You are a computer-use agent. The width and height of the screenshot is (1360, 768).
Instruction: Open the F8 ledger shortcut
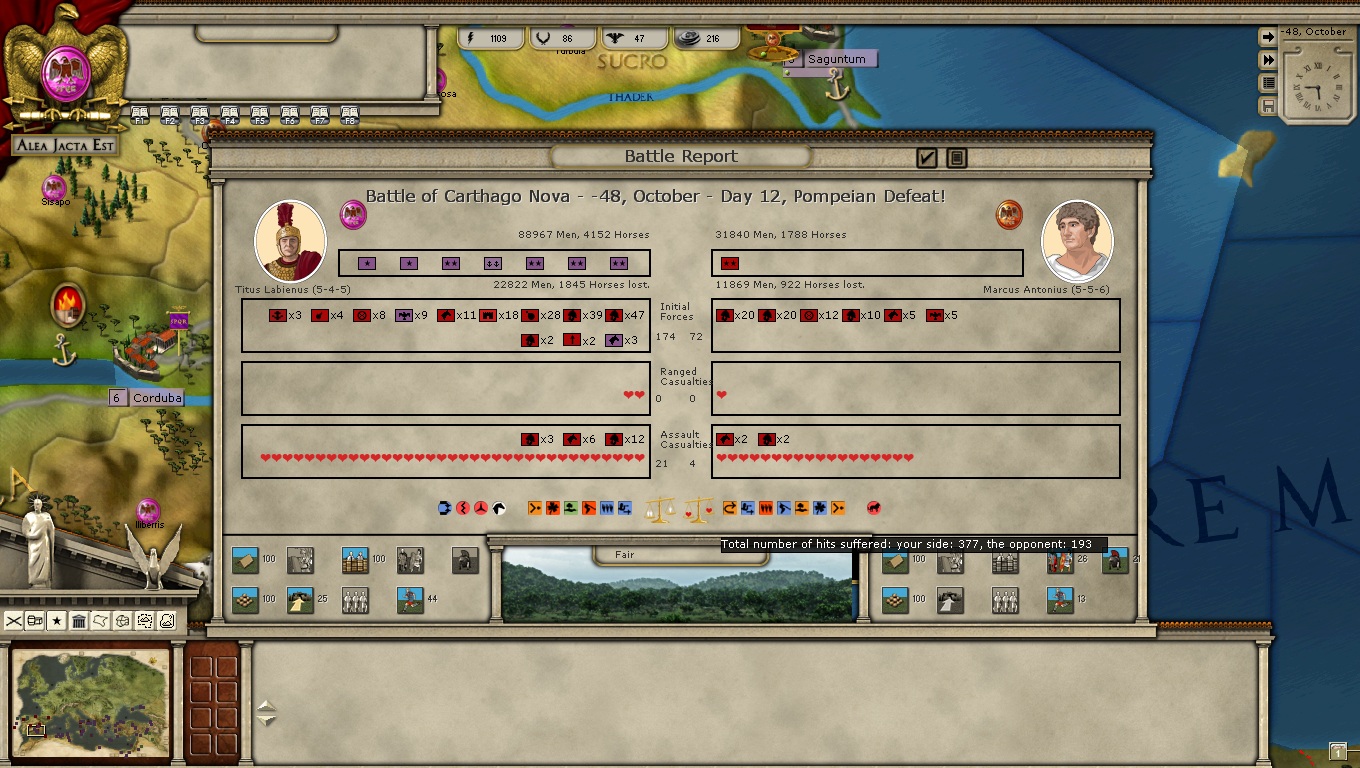tap(350, 115)
